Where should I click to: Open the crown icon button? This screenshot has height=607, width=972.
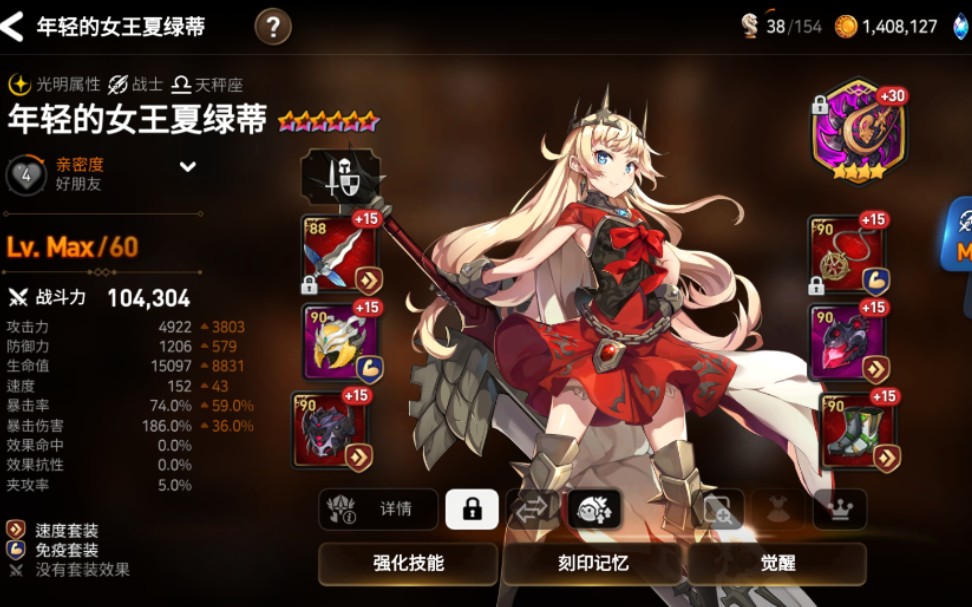click(839, 509)
